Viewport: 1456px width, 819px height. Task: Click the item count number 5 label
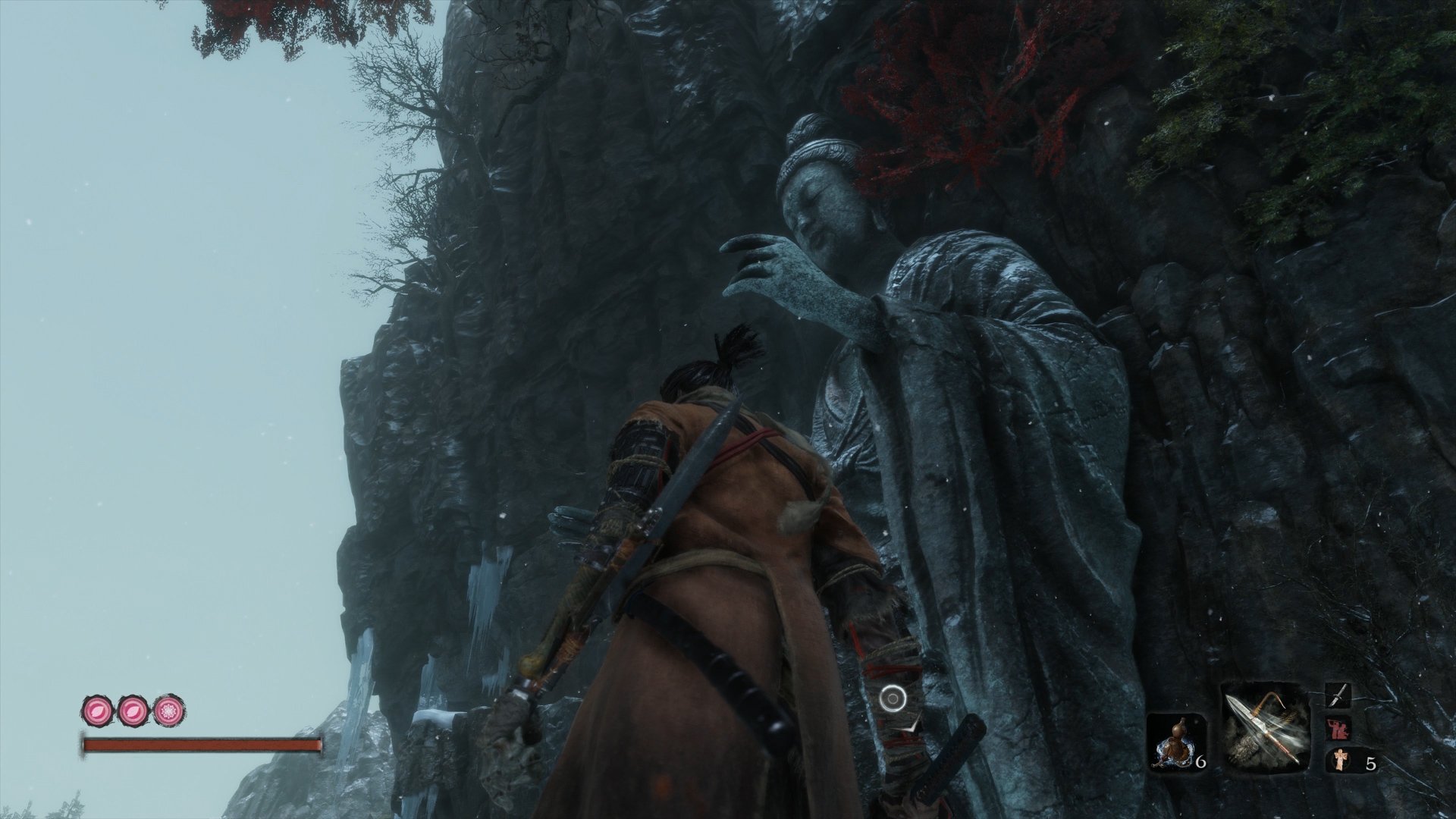1371,764
